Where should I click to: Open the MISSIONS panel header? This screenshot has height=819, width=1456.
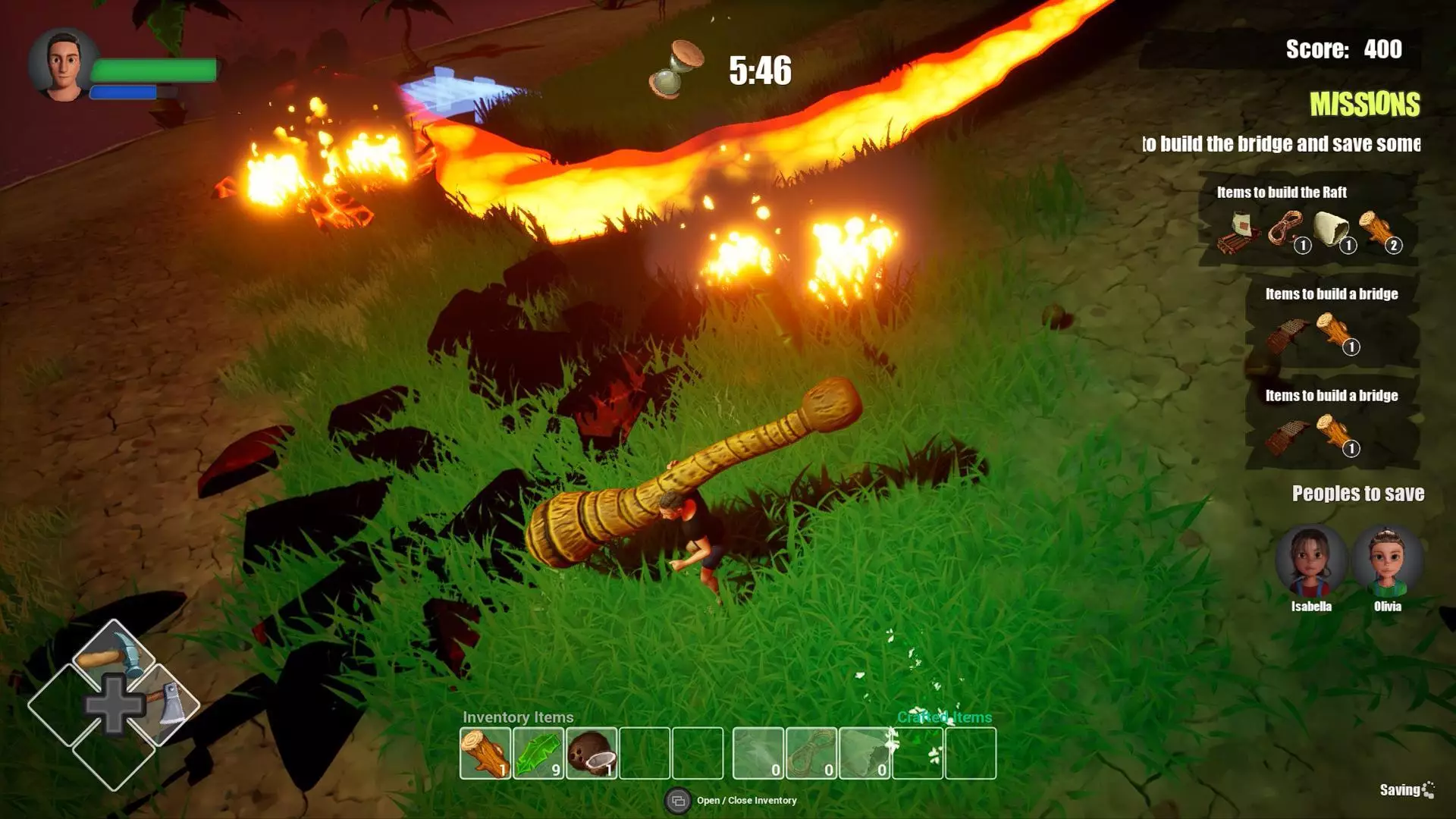click(x=1364, y=105)
